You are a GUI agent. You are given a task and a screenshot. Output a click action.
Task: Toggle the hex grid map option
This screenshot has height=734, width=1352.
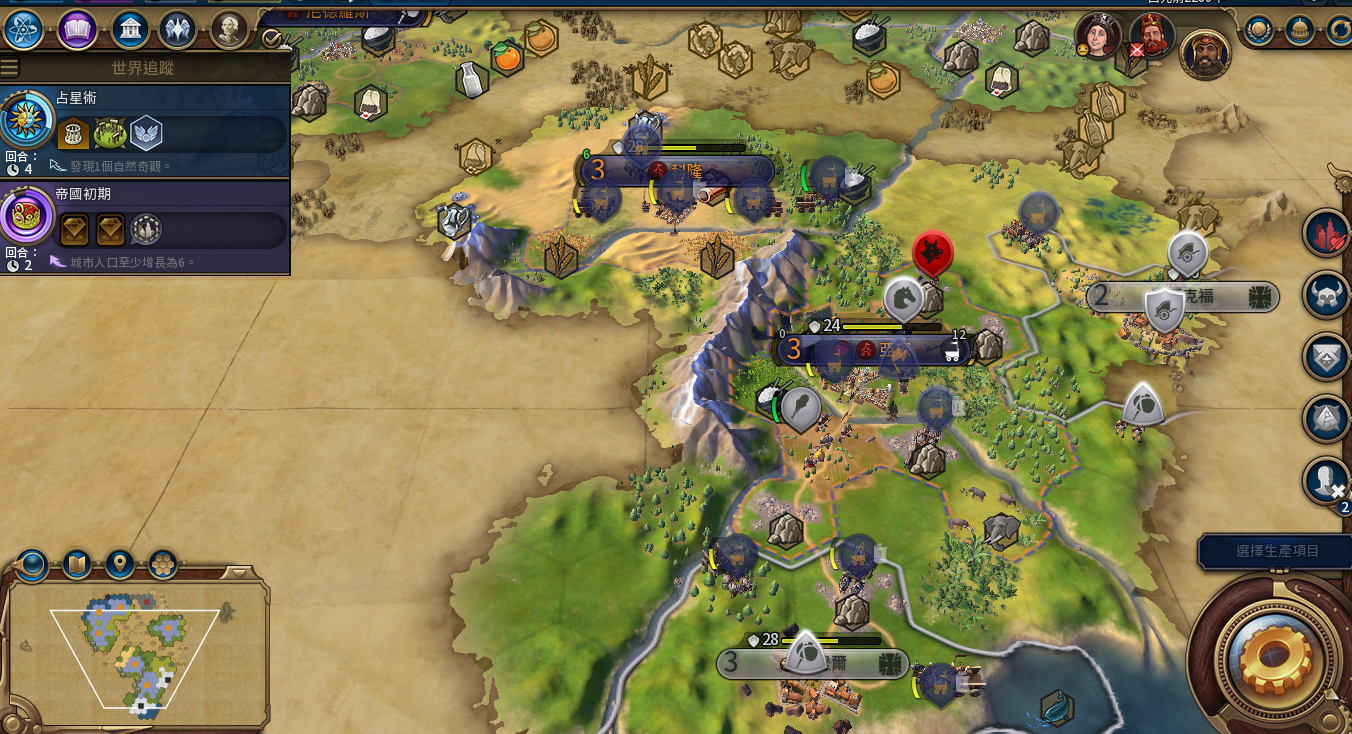point(163,565)
